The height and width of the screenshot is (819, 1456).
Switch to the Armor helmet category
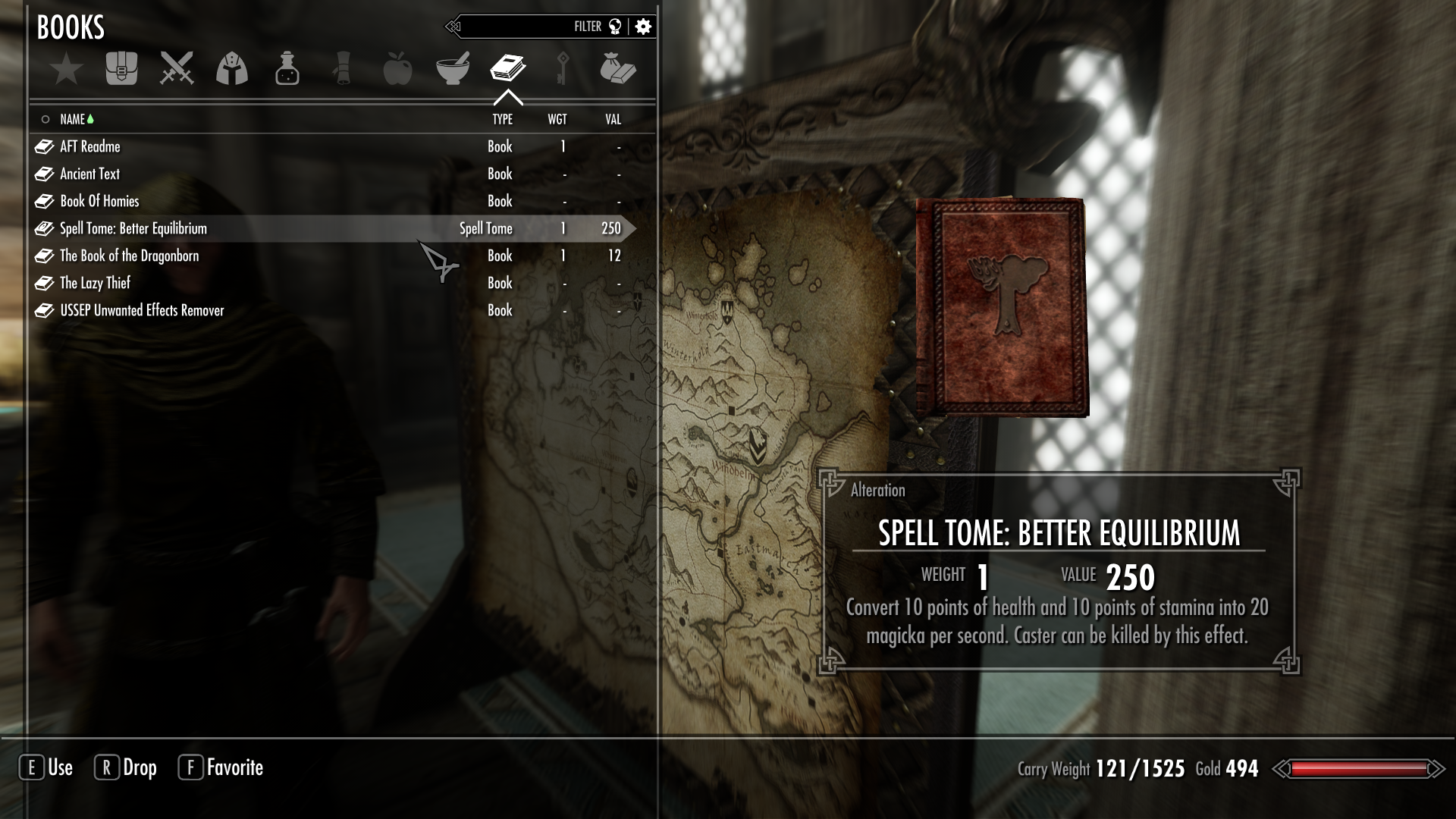click(x=232, y=69)
